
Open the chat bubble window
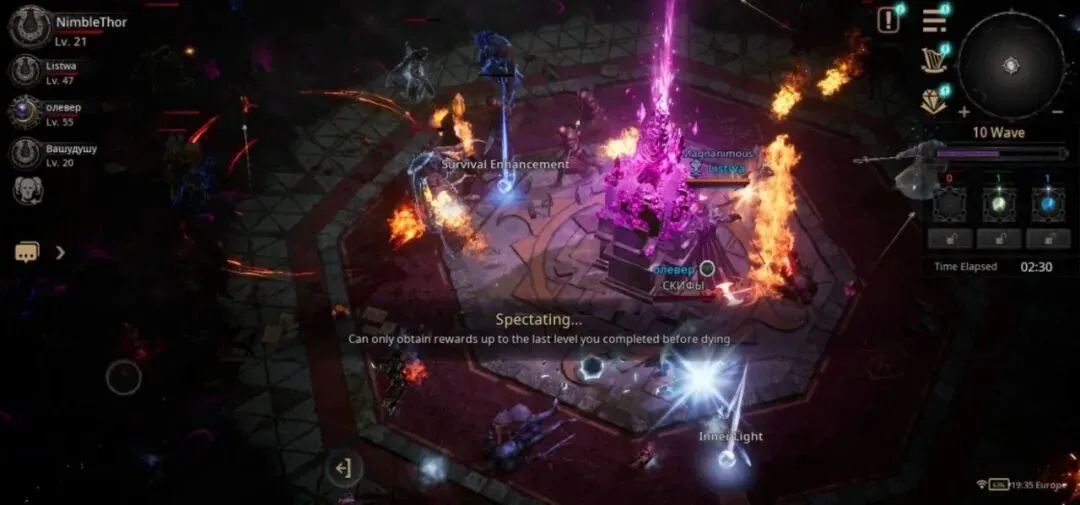coord(27,252)
